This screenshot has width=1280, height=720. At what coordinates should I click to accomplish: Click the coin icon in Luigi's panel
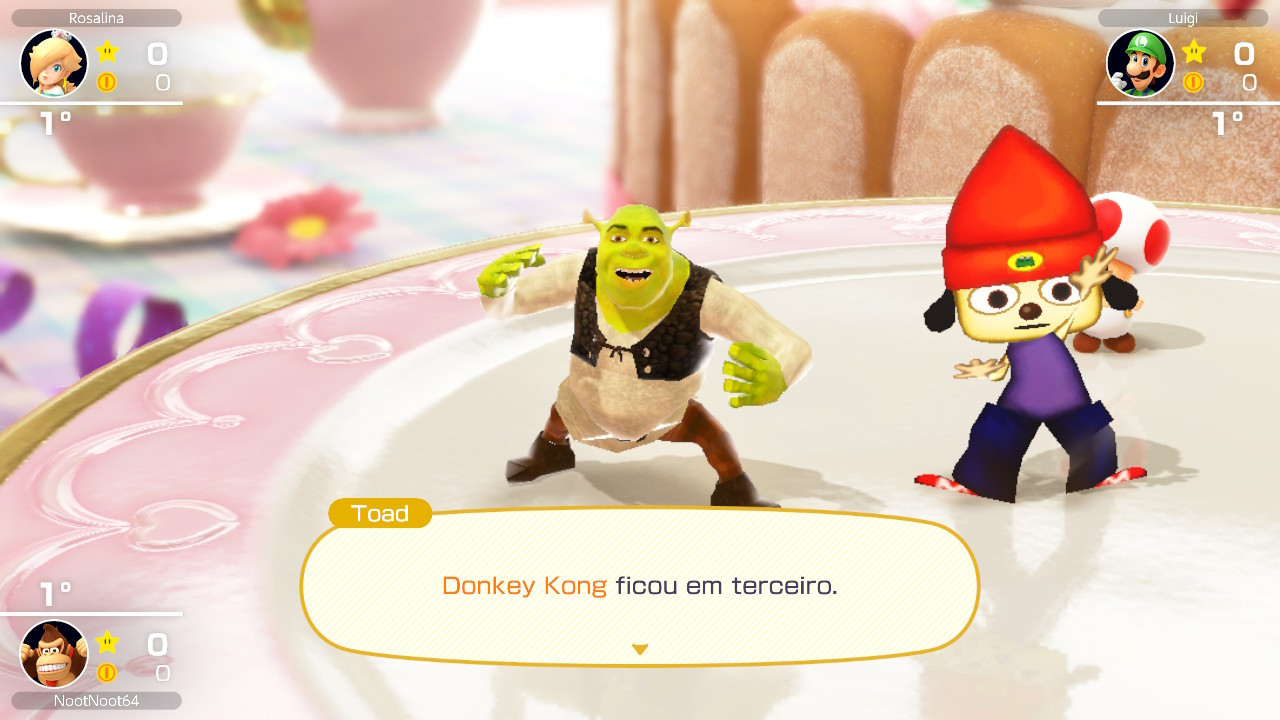[1191, 83]
